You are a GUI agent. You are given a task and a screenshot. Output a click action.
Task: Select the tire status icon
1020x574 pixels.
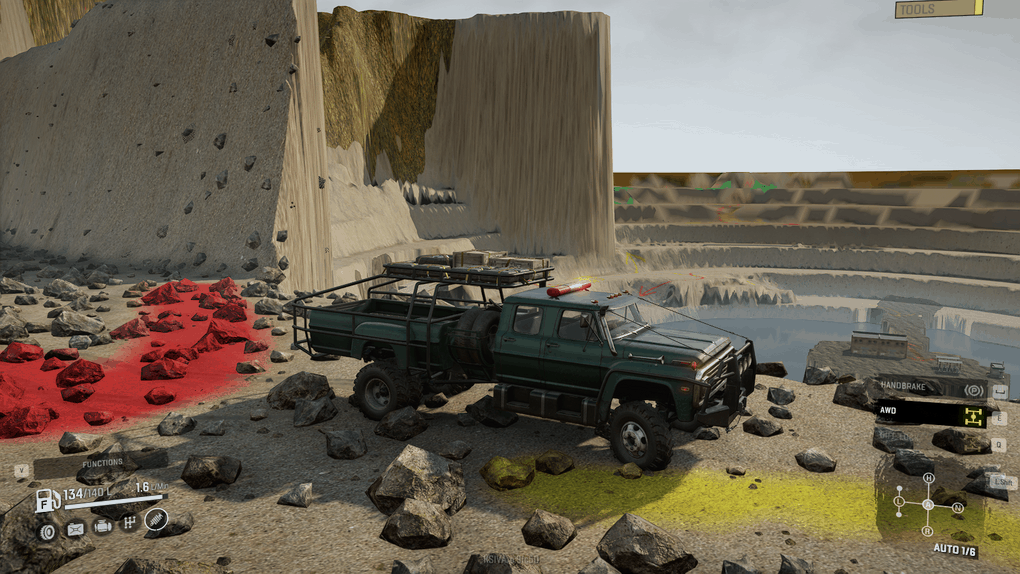[x=47, y=529]
